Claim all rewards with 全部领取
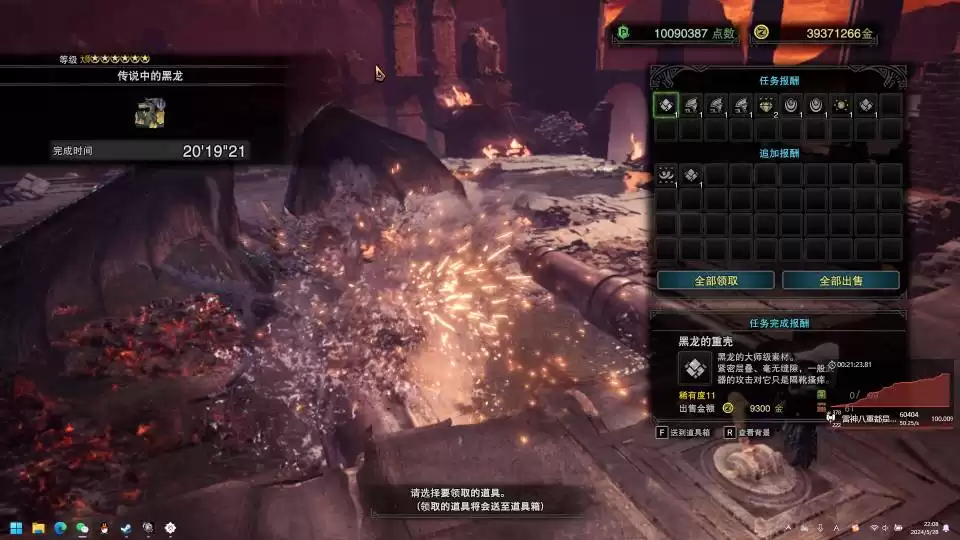Screen dimensions: 960x540 (x=716, y=281)
